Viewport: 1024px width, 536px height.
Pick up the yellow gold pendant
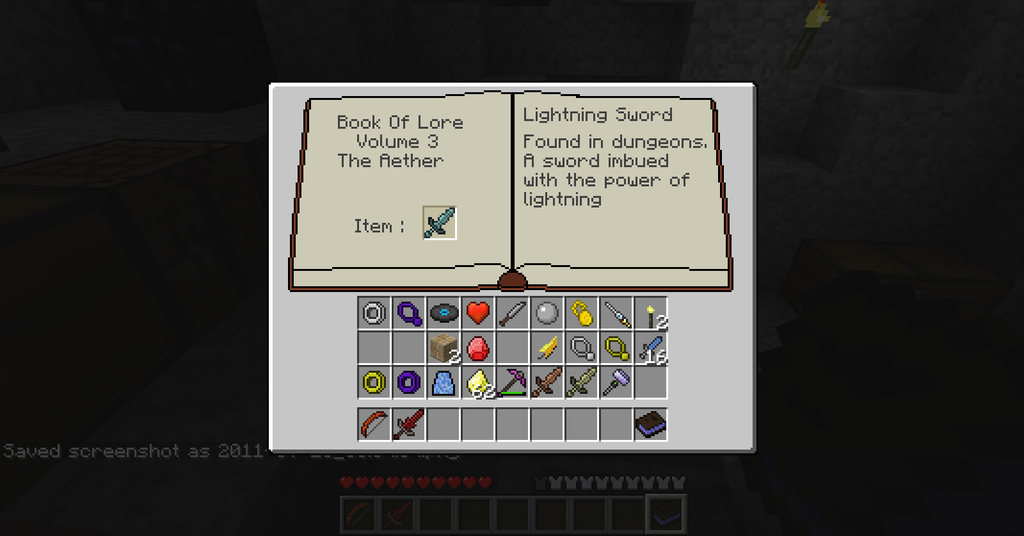[x=616, y=348]
